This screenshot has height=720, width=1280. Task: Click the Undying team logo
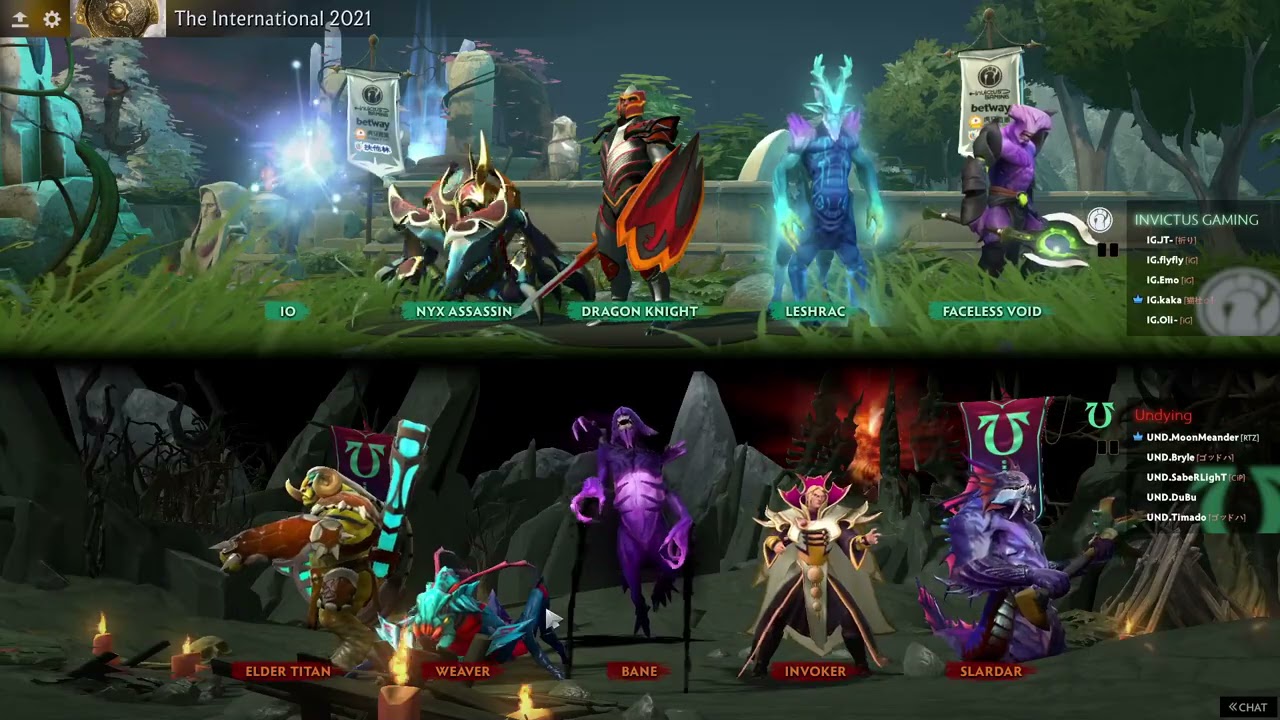pyautogui.click(x=1099, y=416)
